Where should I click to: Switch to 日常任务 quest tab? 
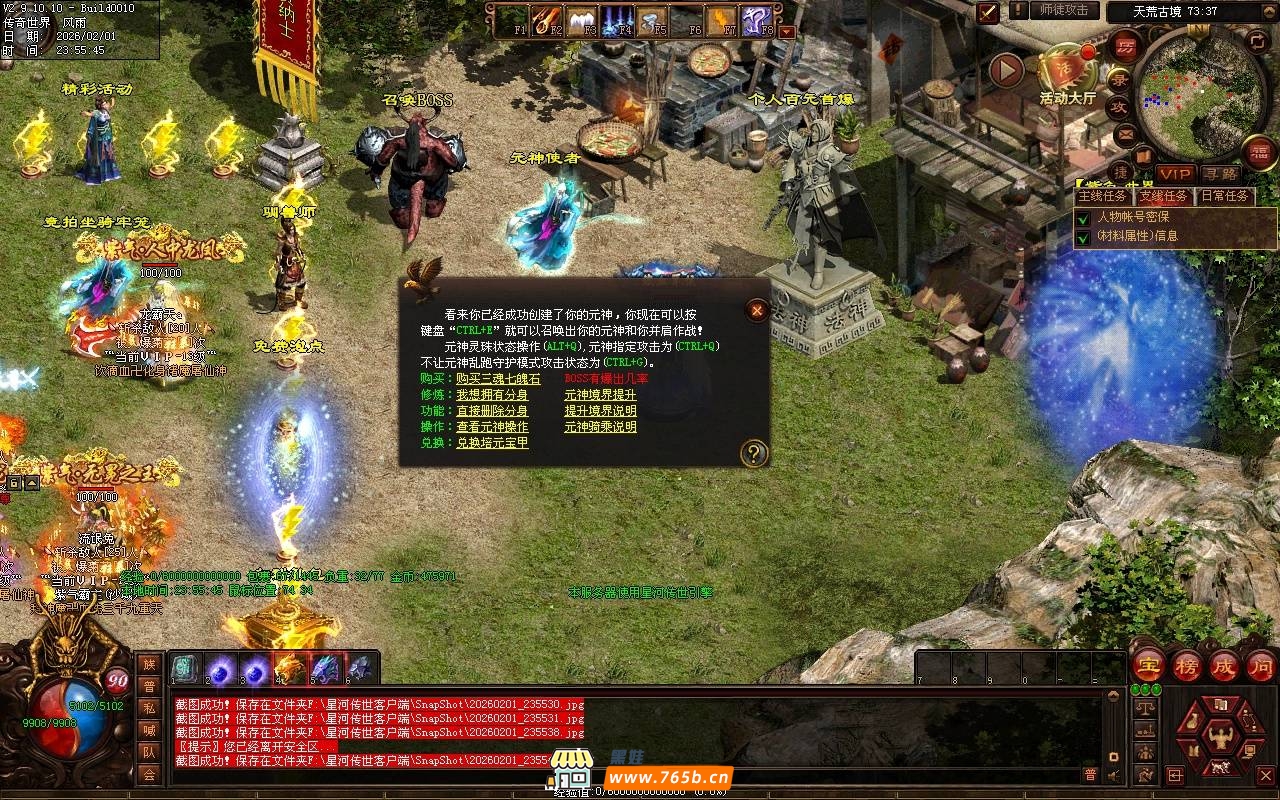[1224, 196]
